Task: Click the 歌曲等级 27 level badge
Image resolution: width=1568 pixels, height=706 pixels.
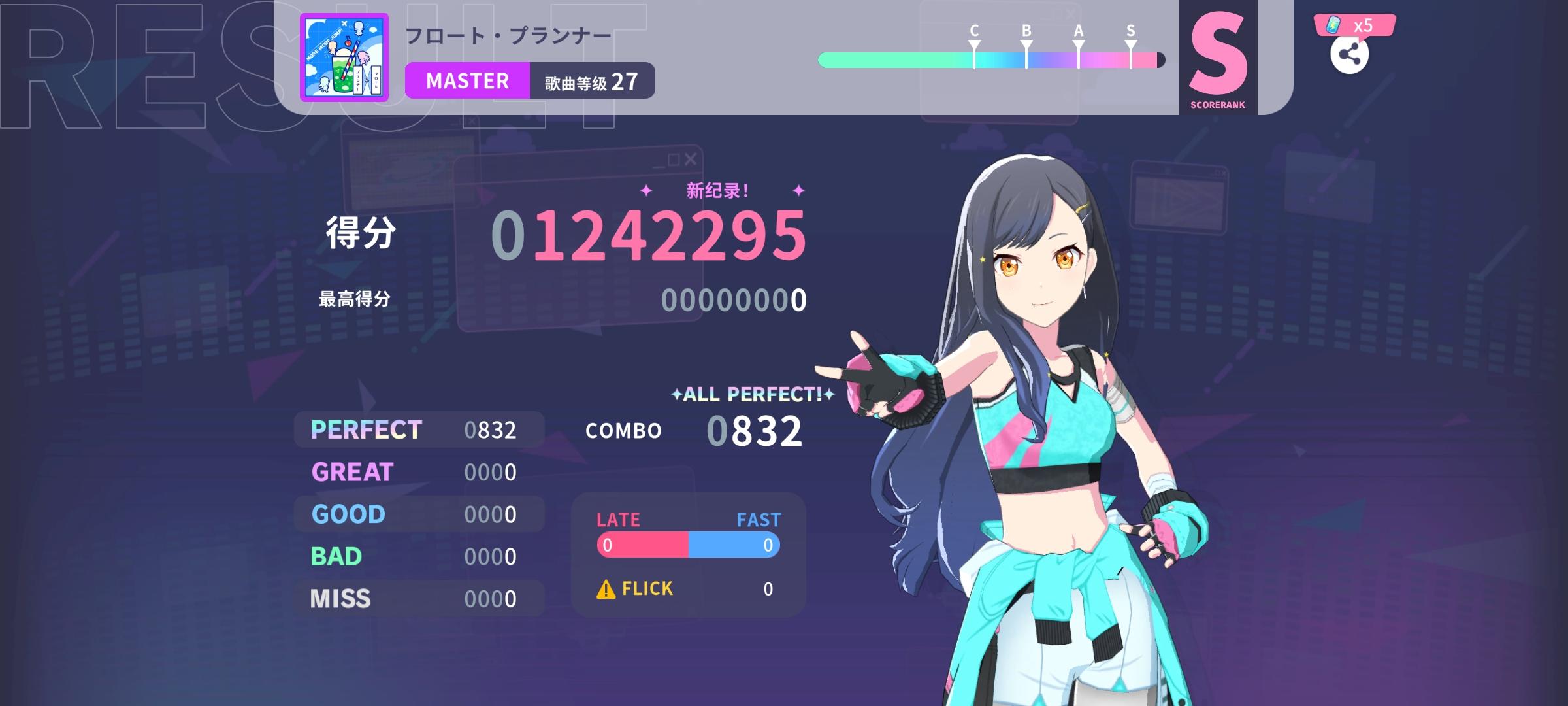Action: click(x=588, y=80)
